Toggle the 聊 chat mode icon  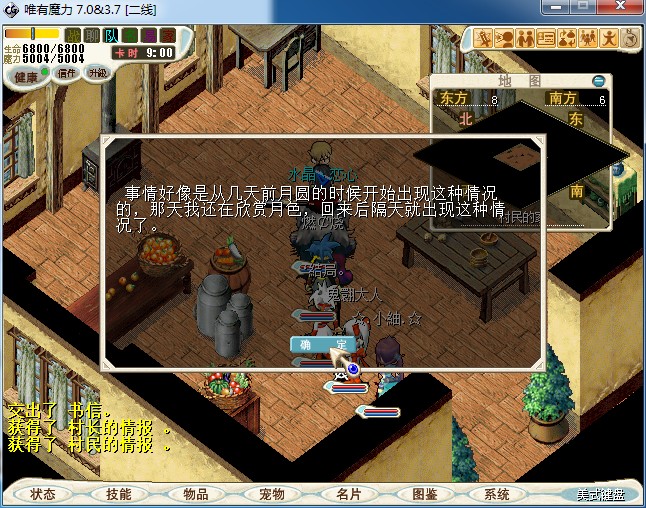pyautogui.click(x=92, y=36)
